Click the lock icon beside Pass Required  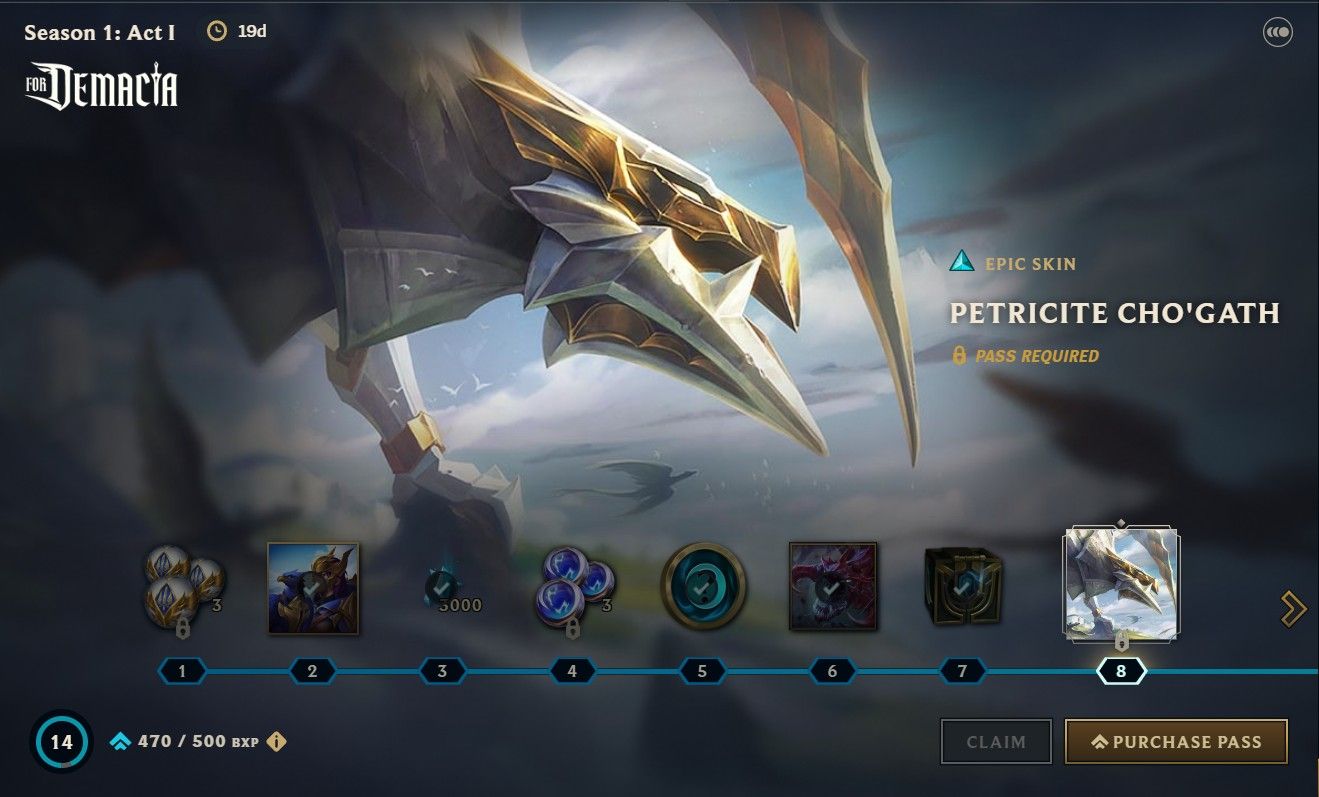[x=960, y=354]
